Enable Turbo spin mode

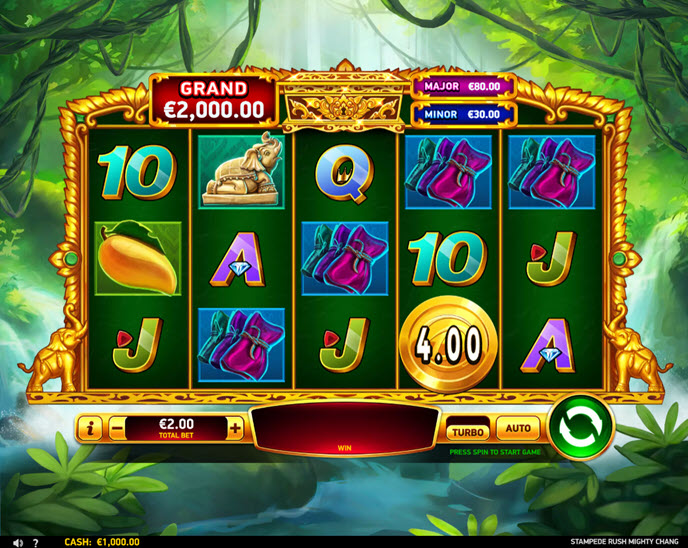467,431
